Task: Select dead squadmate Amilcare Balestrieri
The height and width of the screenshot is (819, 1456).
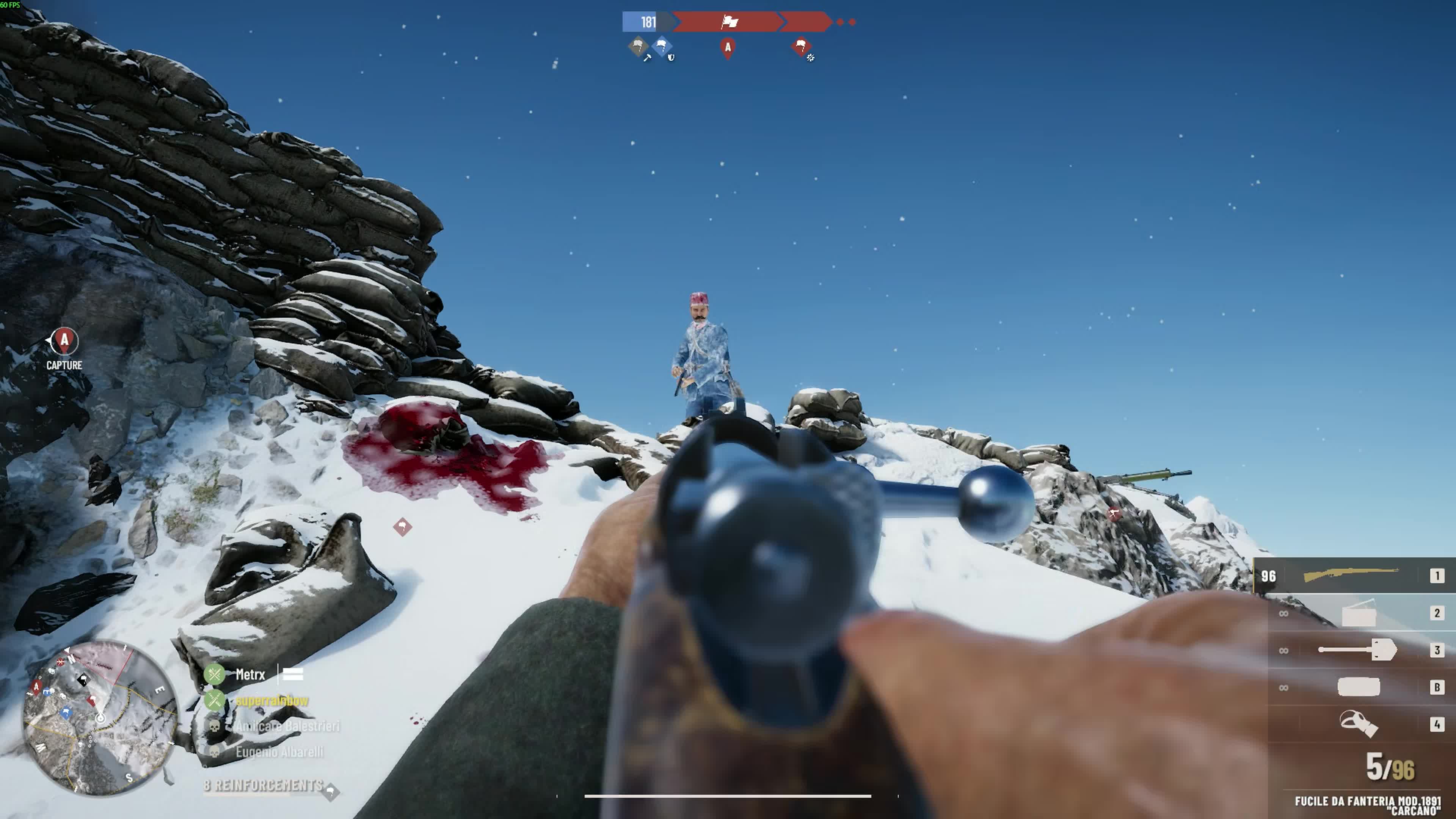Action: [287, 726]
